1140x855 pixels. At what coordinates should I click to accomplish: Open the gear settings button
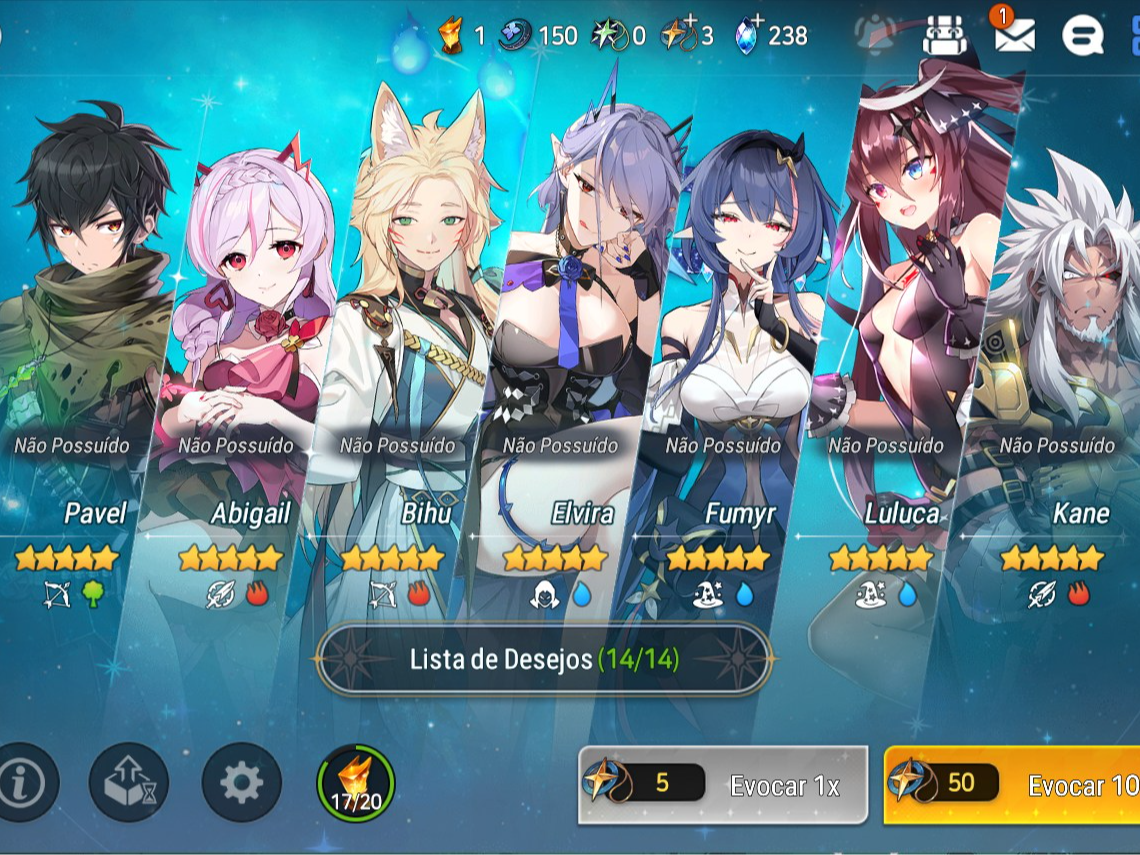click(x=241, y=782)
